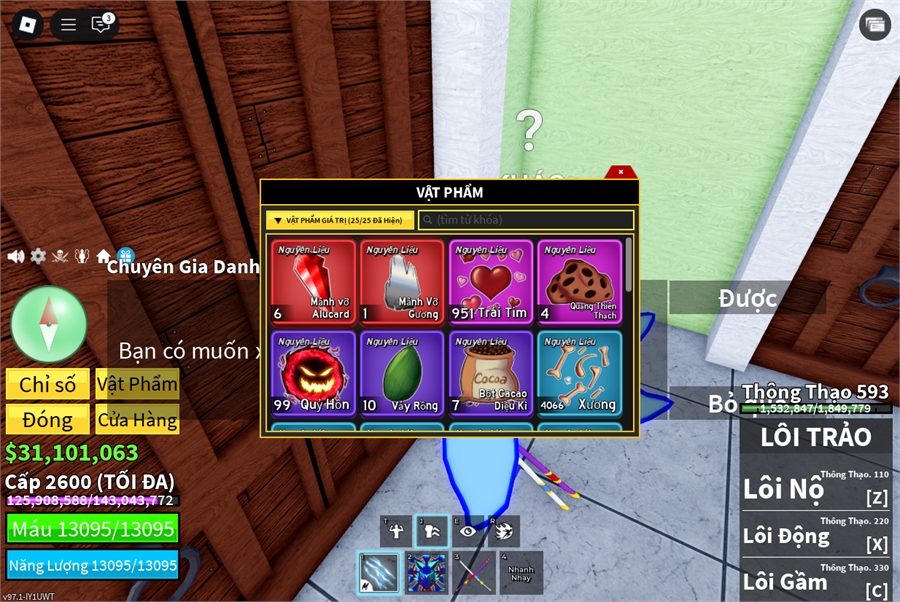Image resolution: width=900 pixels, height=602 pixels.
Task: Open the Cửa Hàng shop
Action: [x=138, y=420]
